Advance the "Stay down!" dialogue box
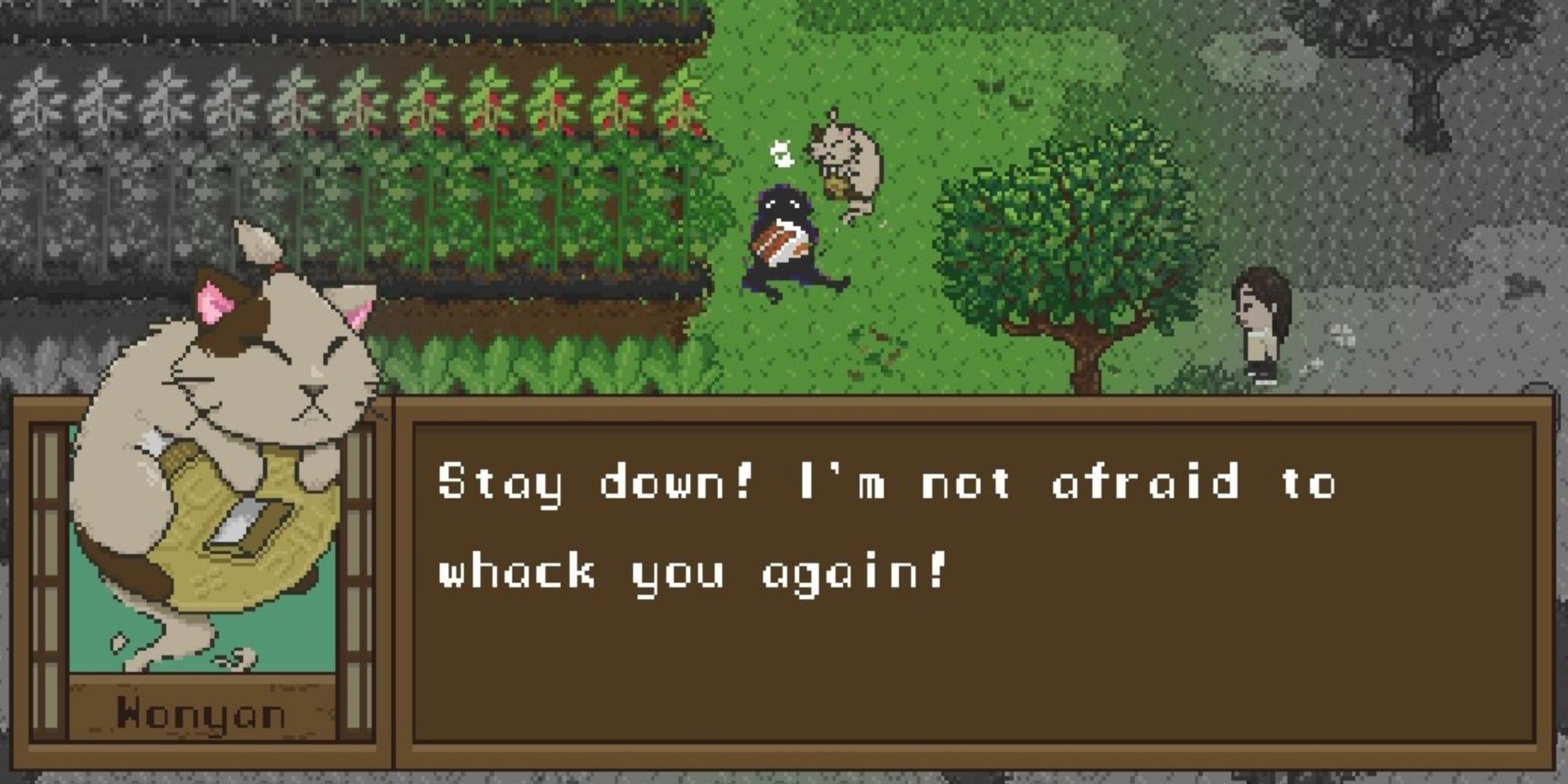 click(972, 584)
